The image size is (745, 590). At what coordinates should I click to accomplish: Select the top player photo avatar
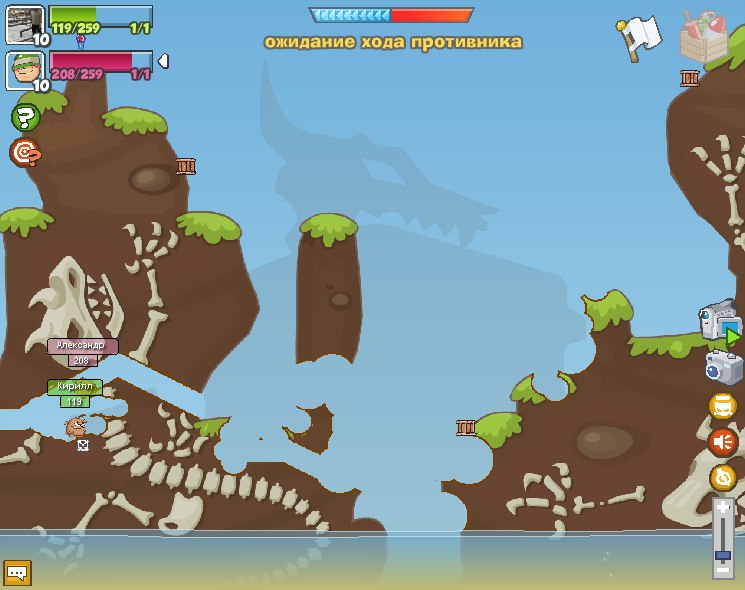click(x=25, y=24)
